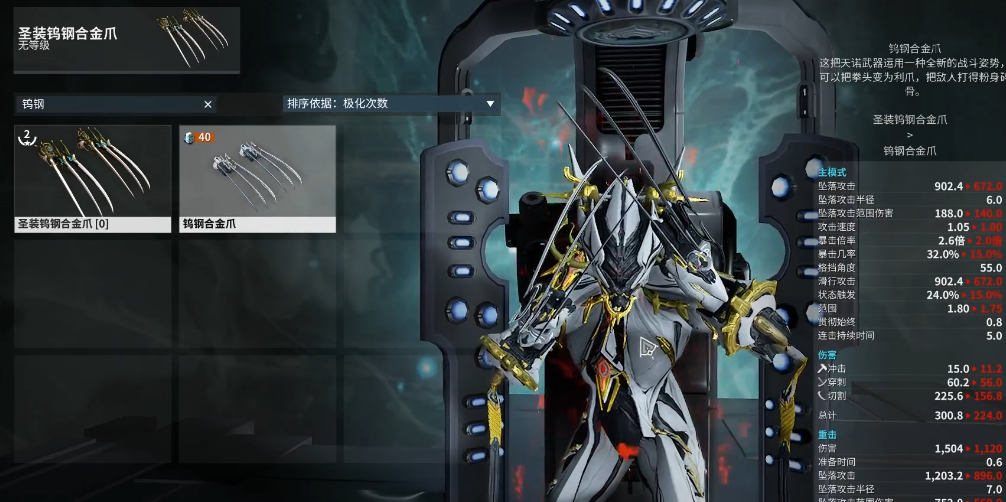The image size is (1006, 502).
Task: Select the 圣装钨钢合金爪 weapon tile
Action: pyautogui.click(x=92, y=178)
